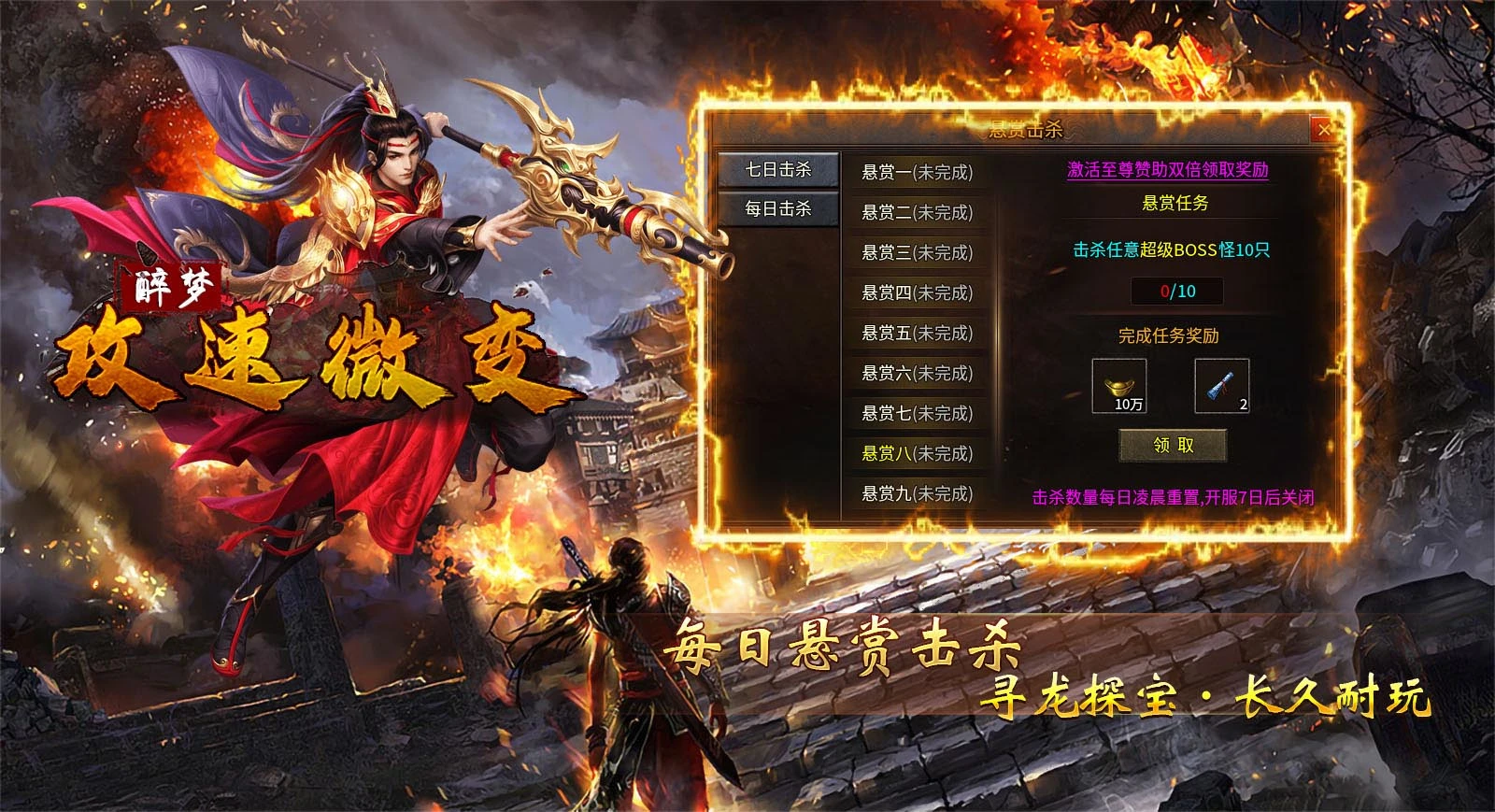Viewport: 1495px width, 812px height.
Task: Select bounty entry 悬赏六(未完成)
Action: pyautogui.click(x=920, y=374)
